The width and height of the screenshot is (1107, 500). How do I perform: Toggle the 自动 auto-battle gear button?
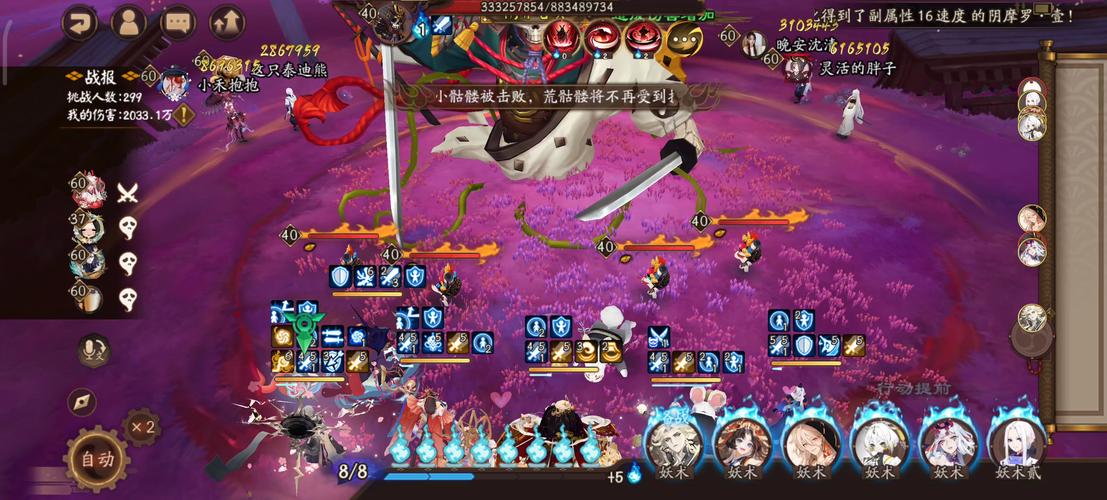(x=97, y=459)
